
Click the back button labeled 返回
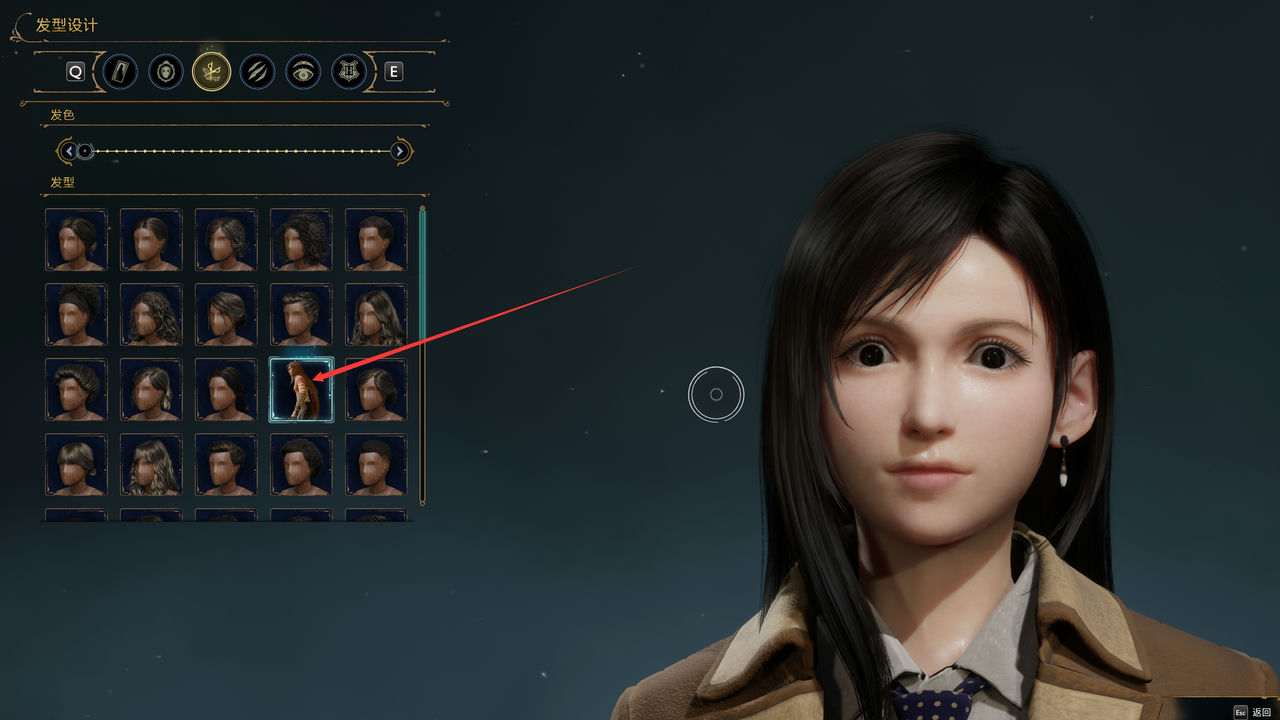[x=1260, y=712]
